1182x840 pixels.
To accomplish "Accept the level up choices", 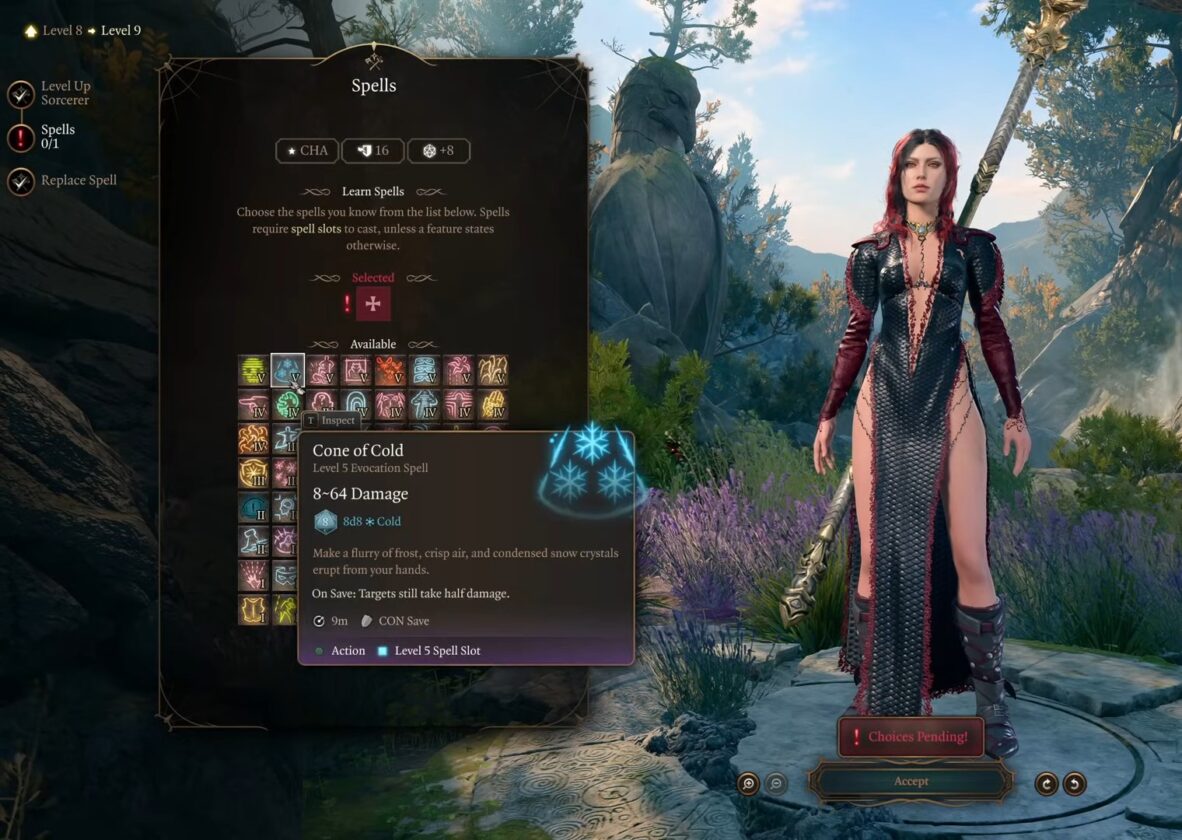I will click(910, 781).
